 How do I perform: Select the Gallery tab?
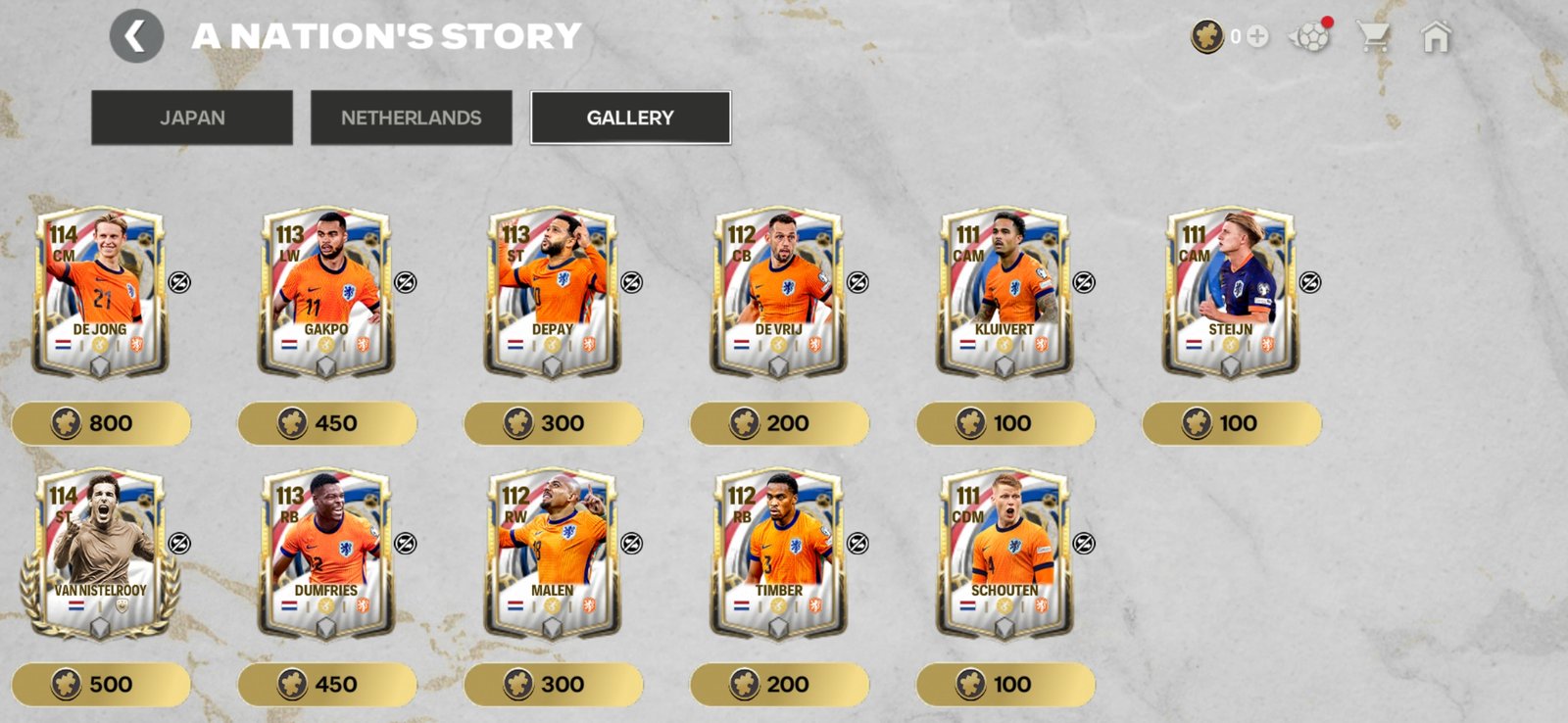[x=629, y=117]
